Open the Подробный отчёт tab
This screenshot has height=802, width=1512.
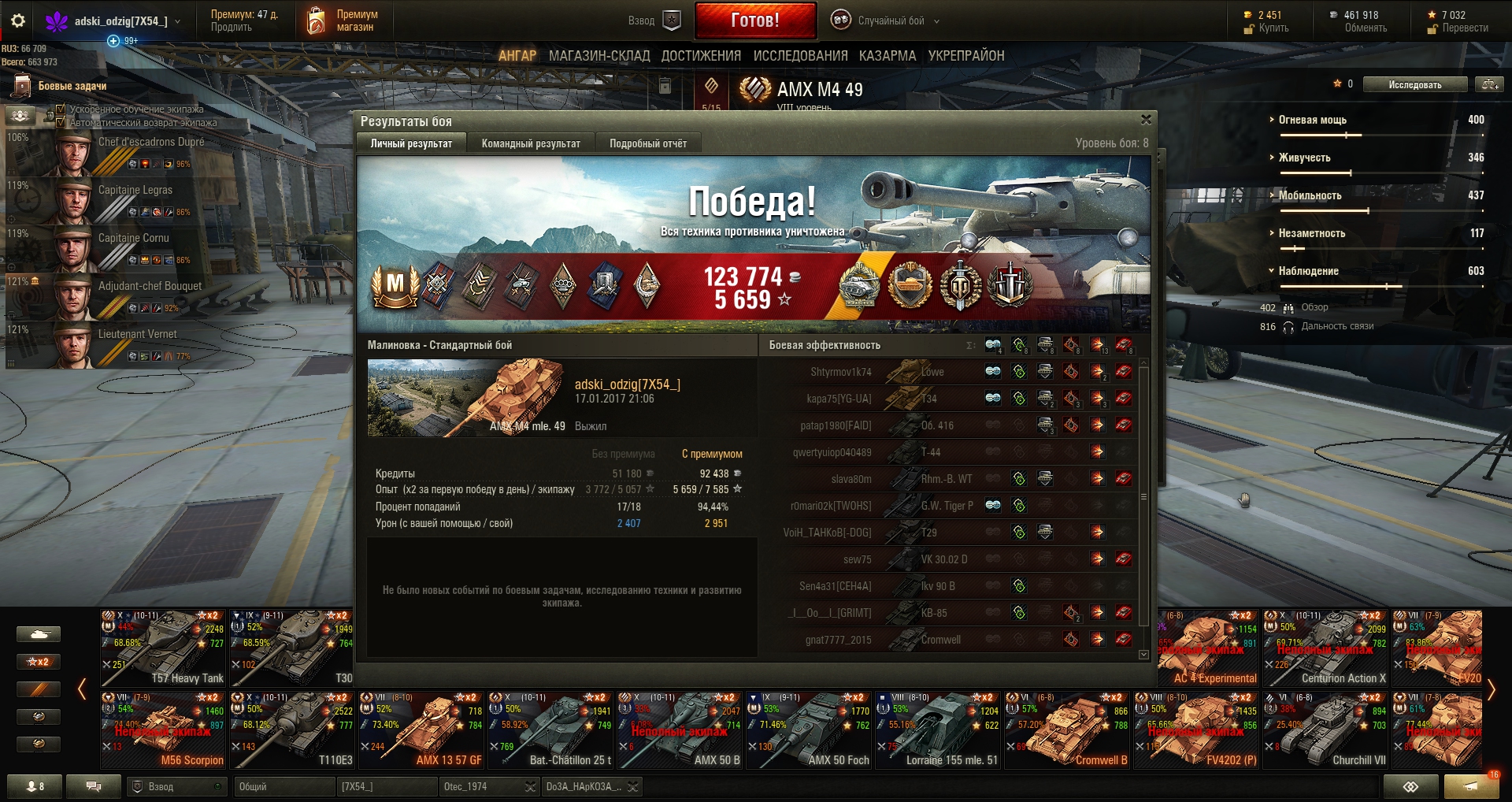coord(647,143)
